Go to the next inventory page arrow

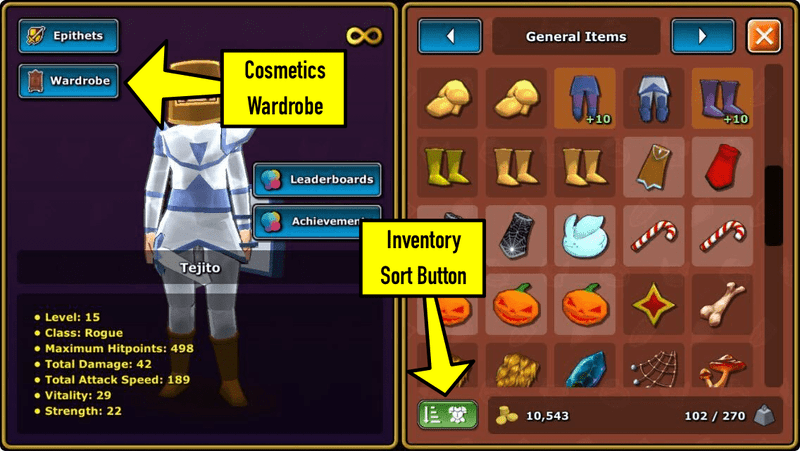click(x=703, y=37)
